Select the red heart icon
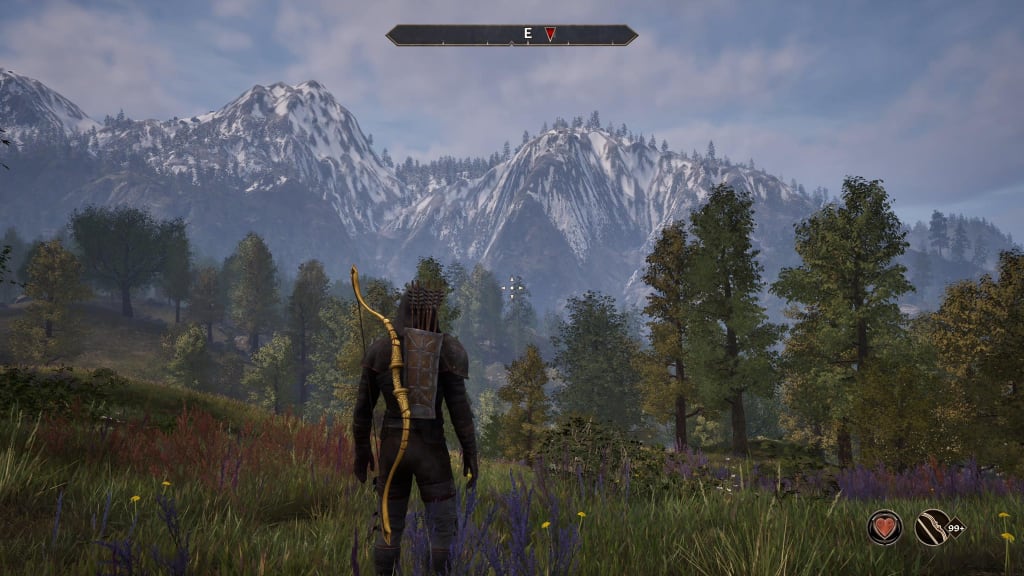 [x=884, y=527]
